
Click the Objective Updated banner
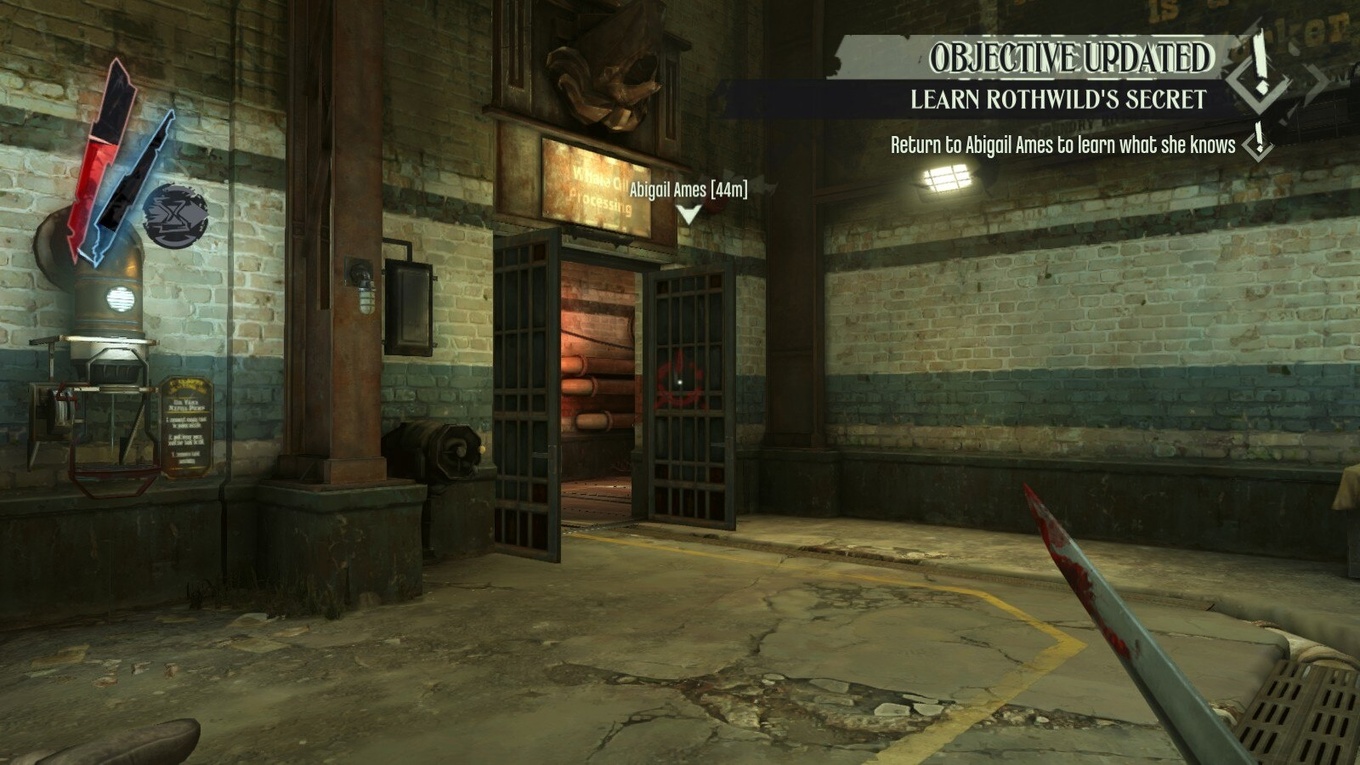coord(1070,58)
